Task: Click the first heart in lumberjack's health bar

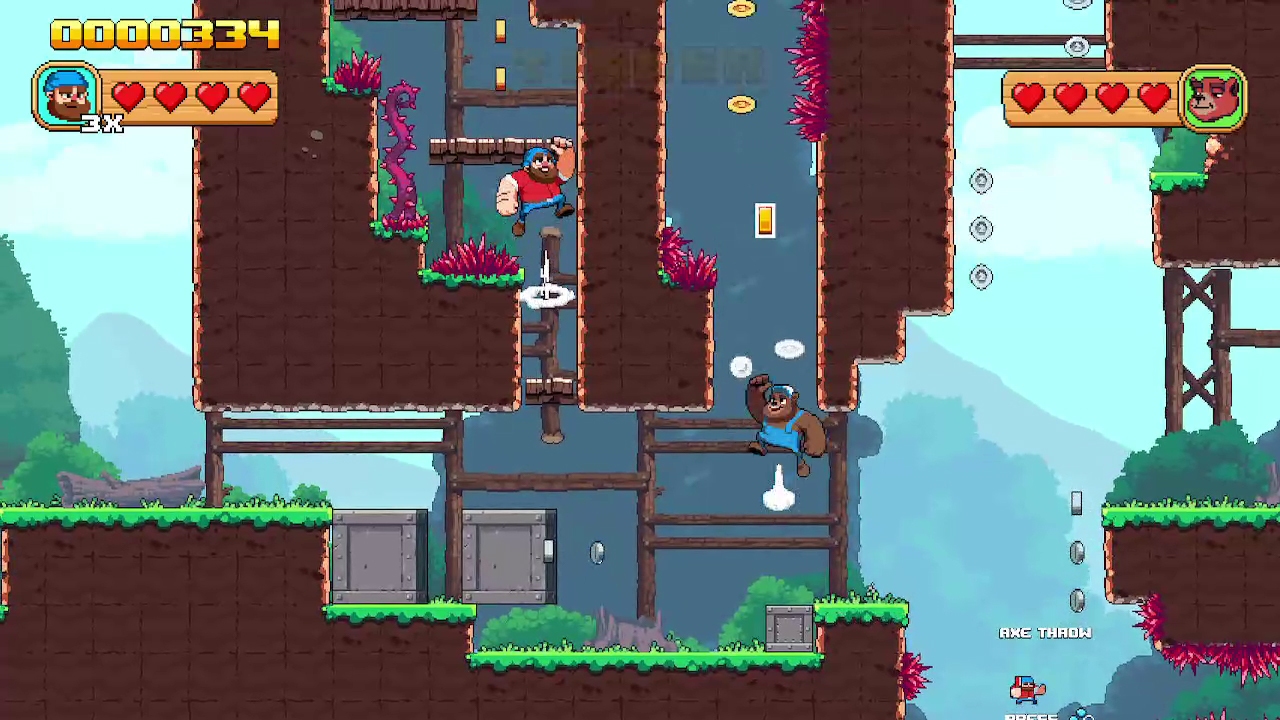Action: click(x=128, y=95)
